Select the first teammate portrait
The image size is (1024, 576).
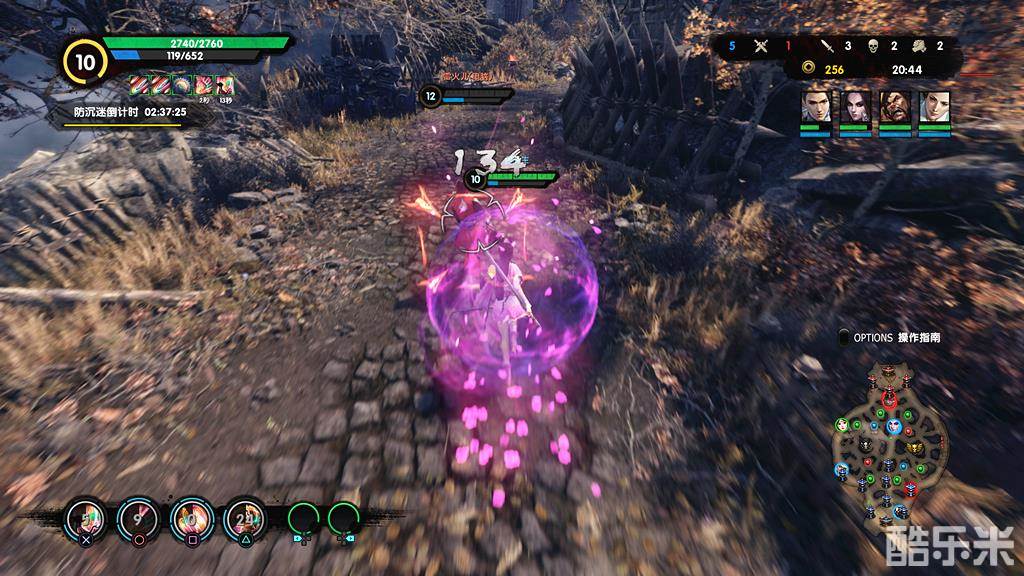[x=816, y=106]
